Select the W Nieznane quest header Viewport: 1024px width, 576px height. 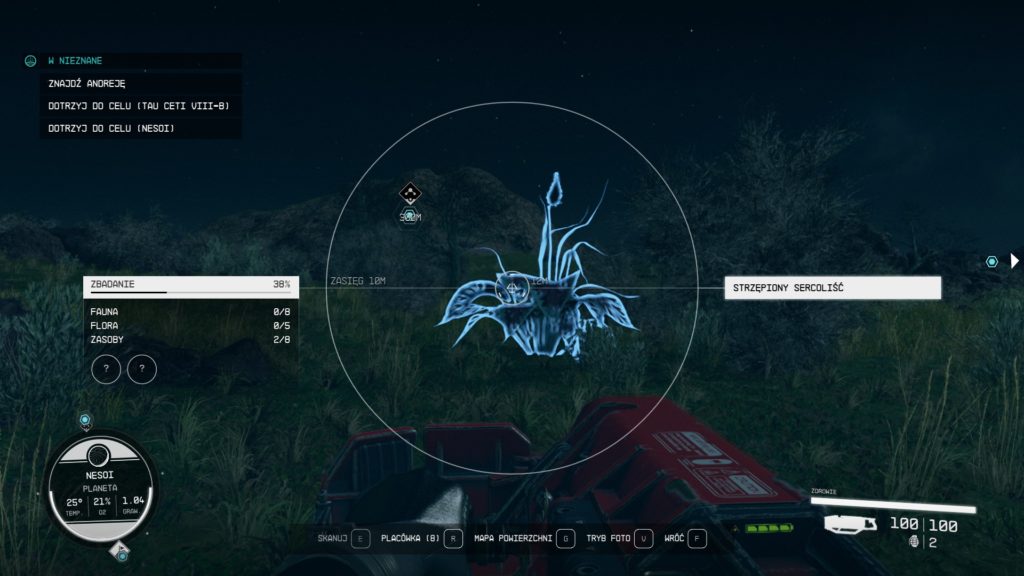pos(75,61)
